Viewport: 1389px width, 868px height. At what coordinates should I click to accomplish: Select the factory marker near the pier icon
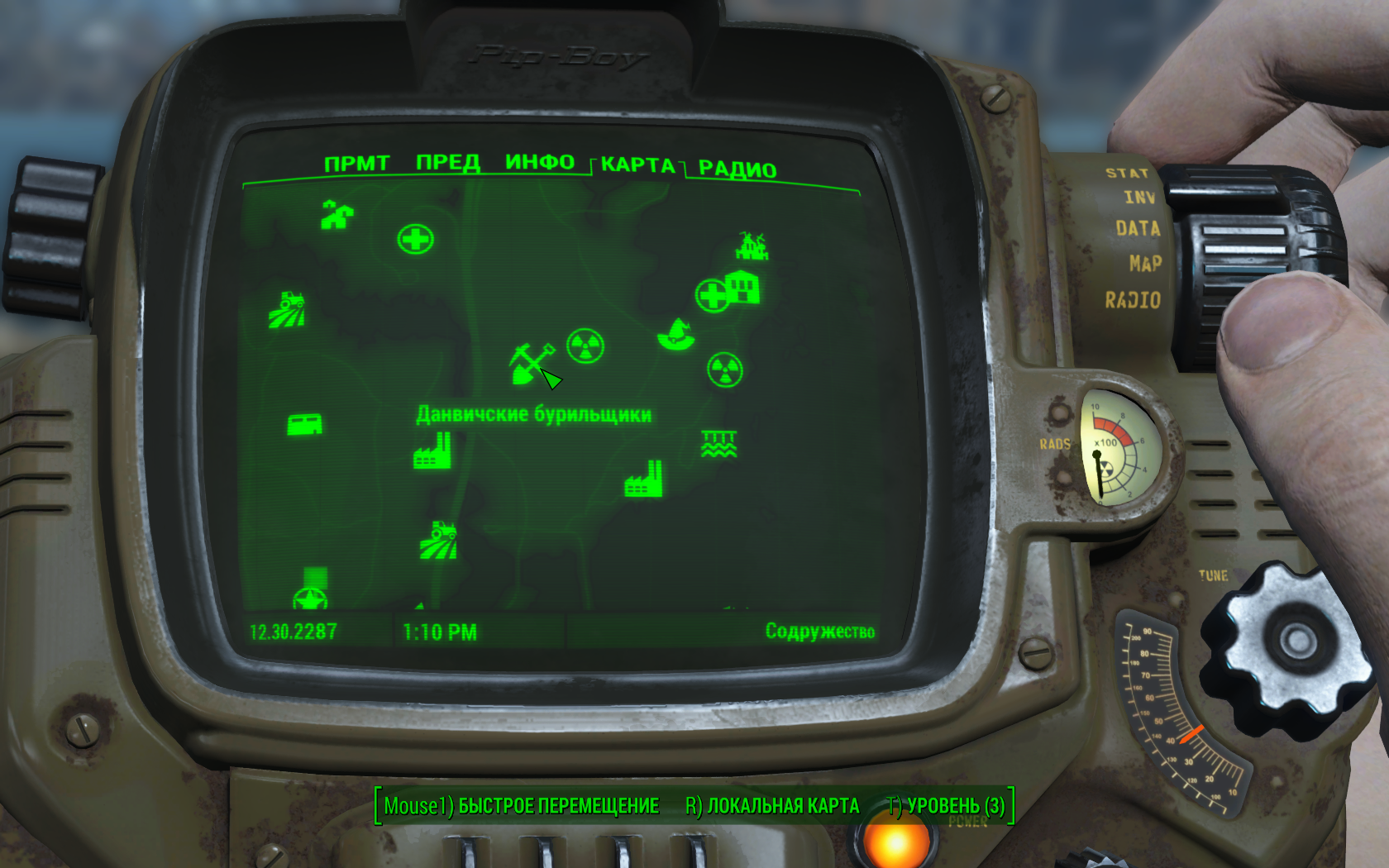[x=644, y=479]
